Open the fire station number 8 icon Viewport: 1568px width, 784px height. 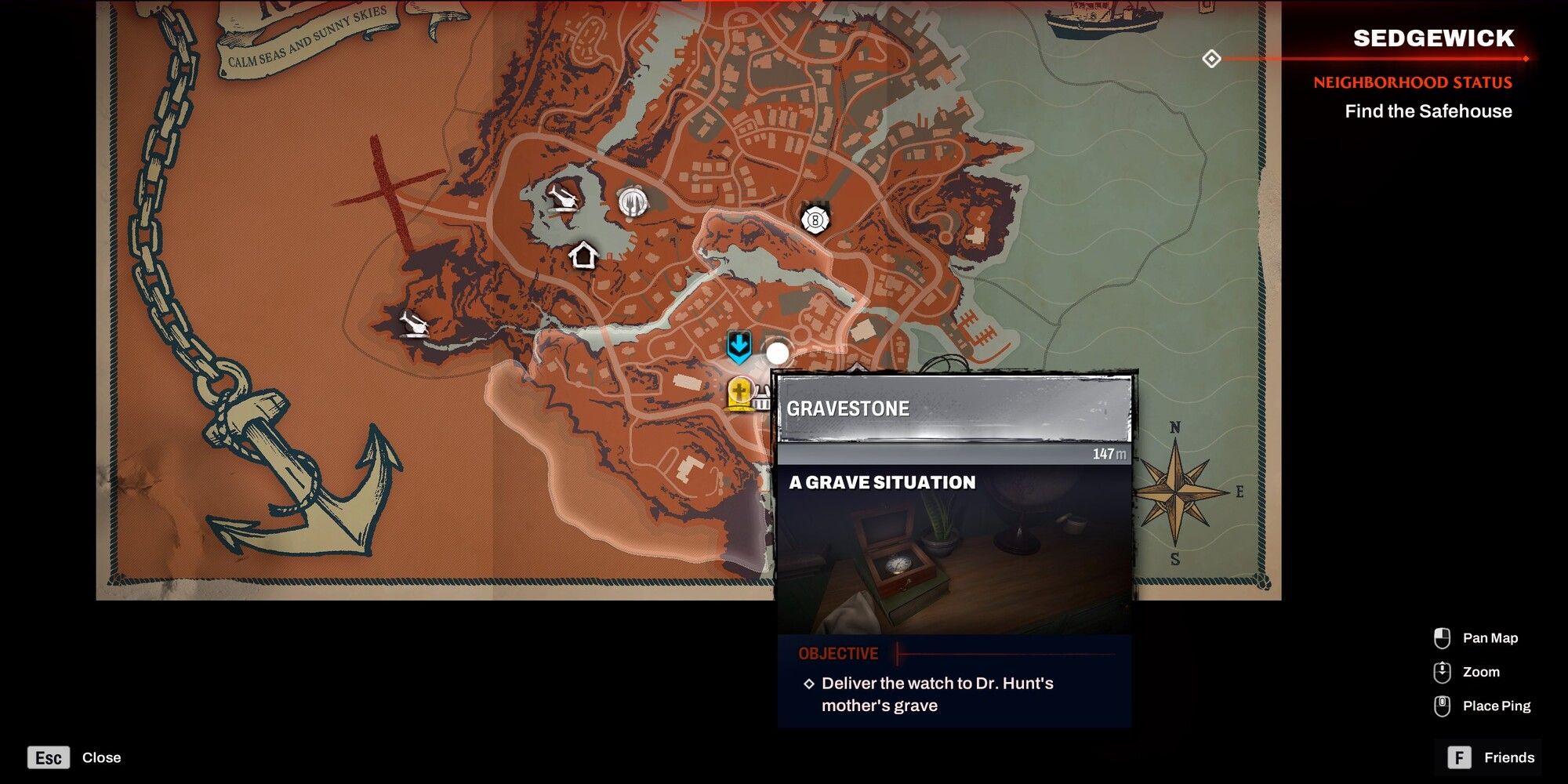click(814, 219)
